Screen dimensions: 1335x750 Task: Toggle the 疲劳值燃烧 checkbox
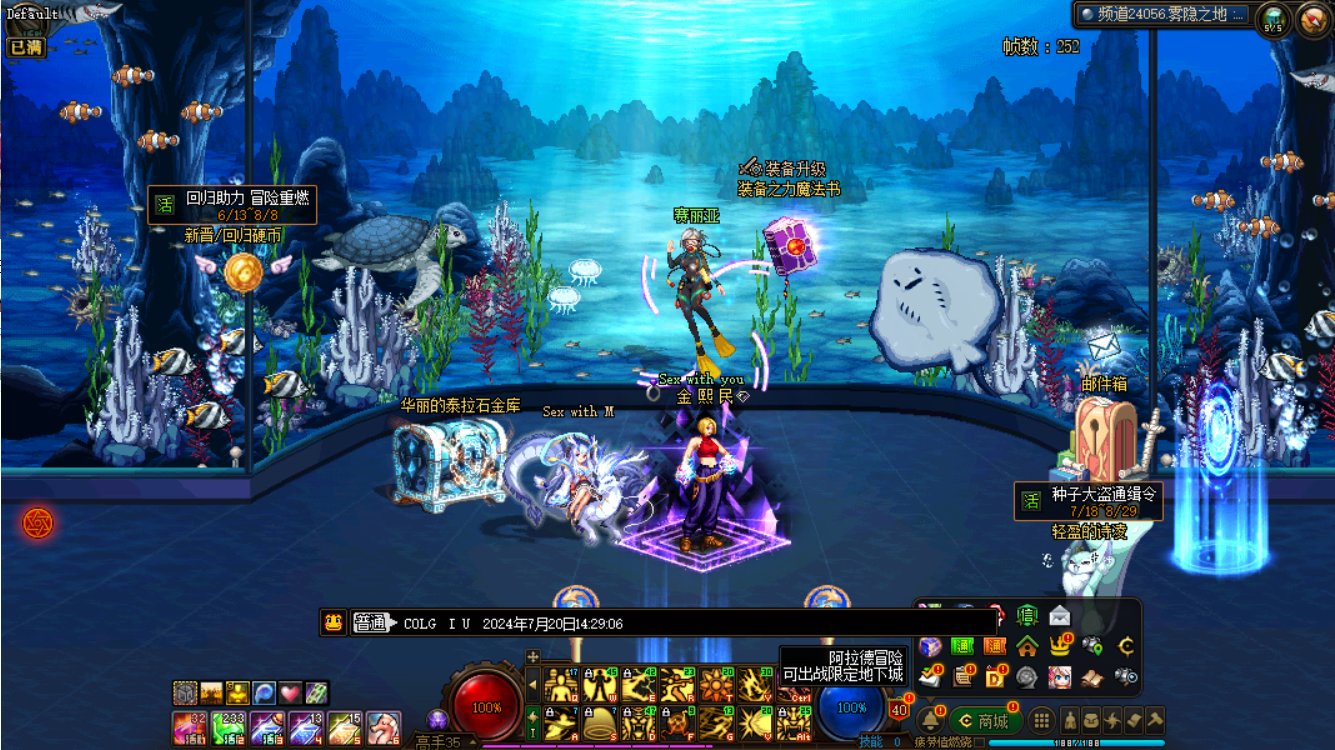click(980, 743)
